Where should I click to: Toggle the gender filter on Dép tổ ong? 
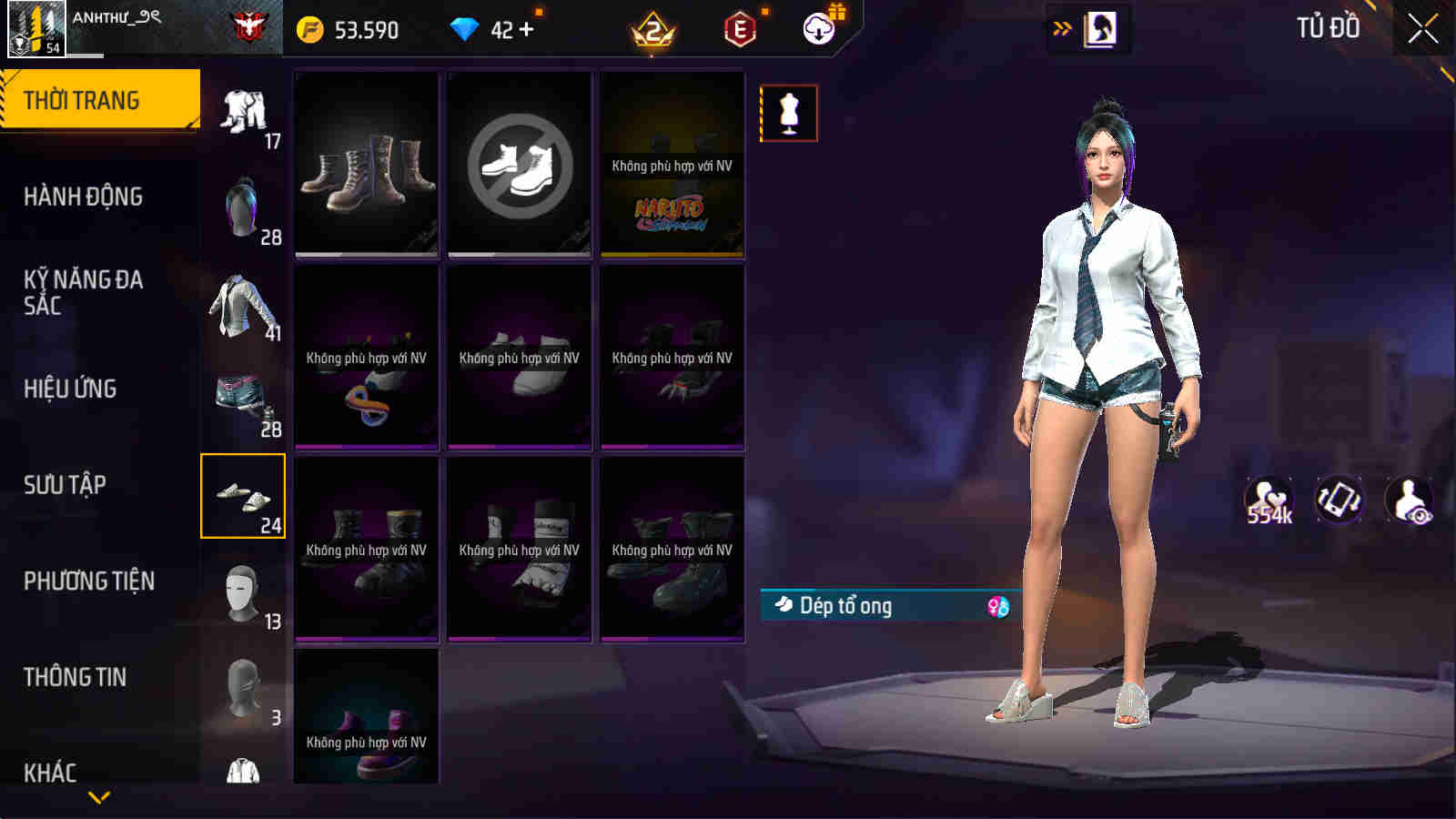coord(995,606)
